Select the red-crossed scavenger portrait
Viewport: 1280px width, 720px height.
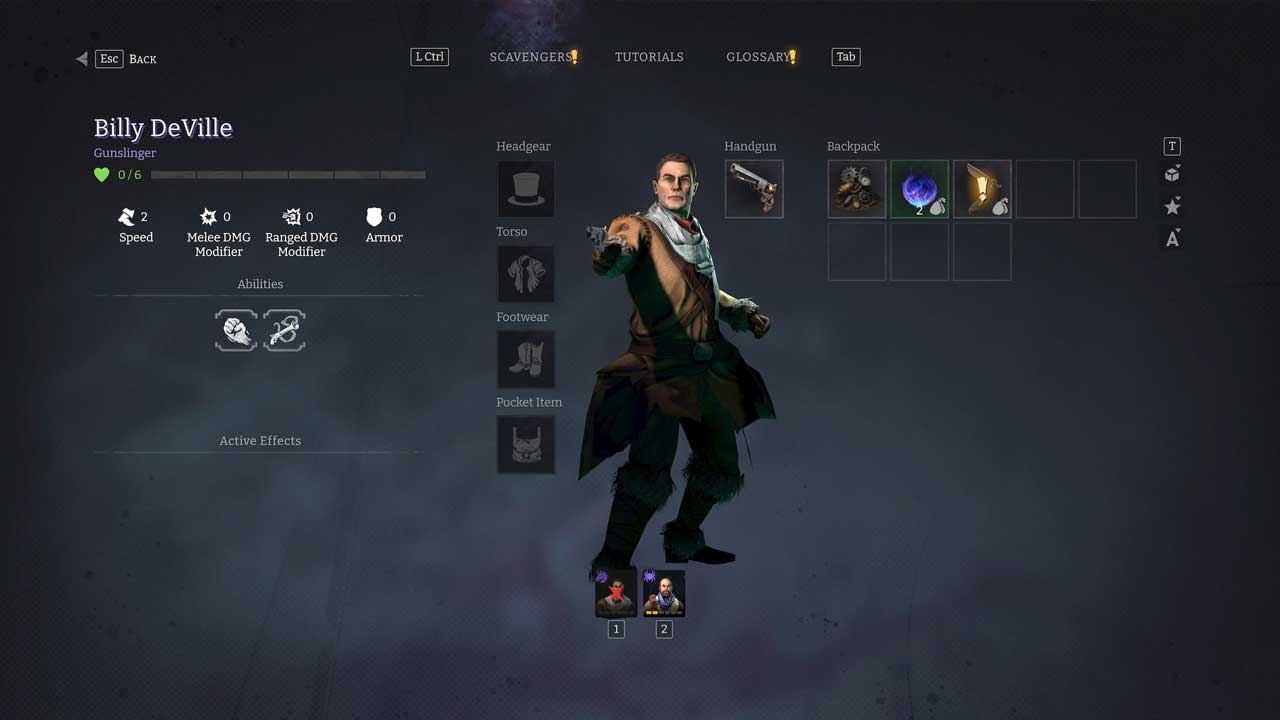click(x=616, y=594)
